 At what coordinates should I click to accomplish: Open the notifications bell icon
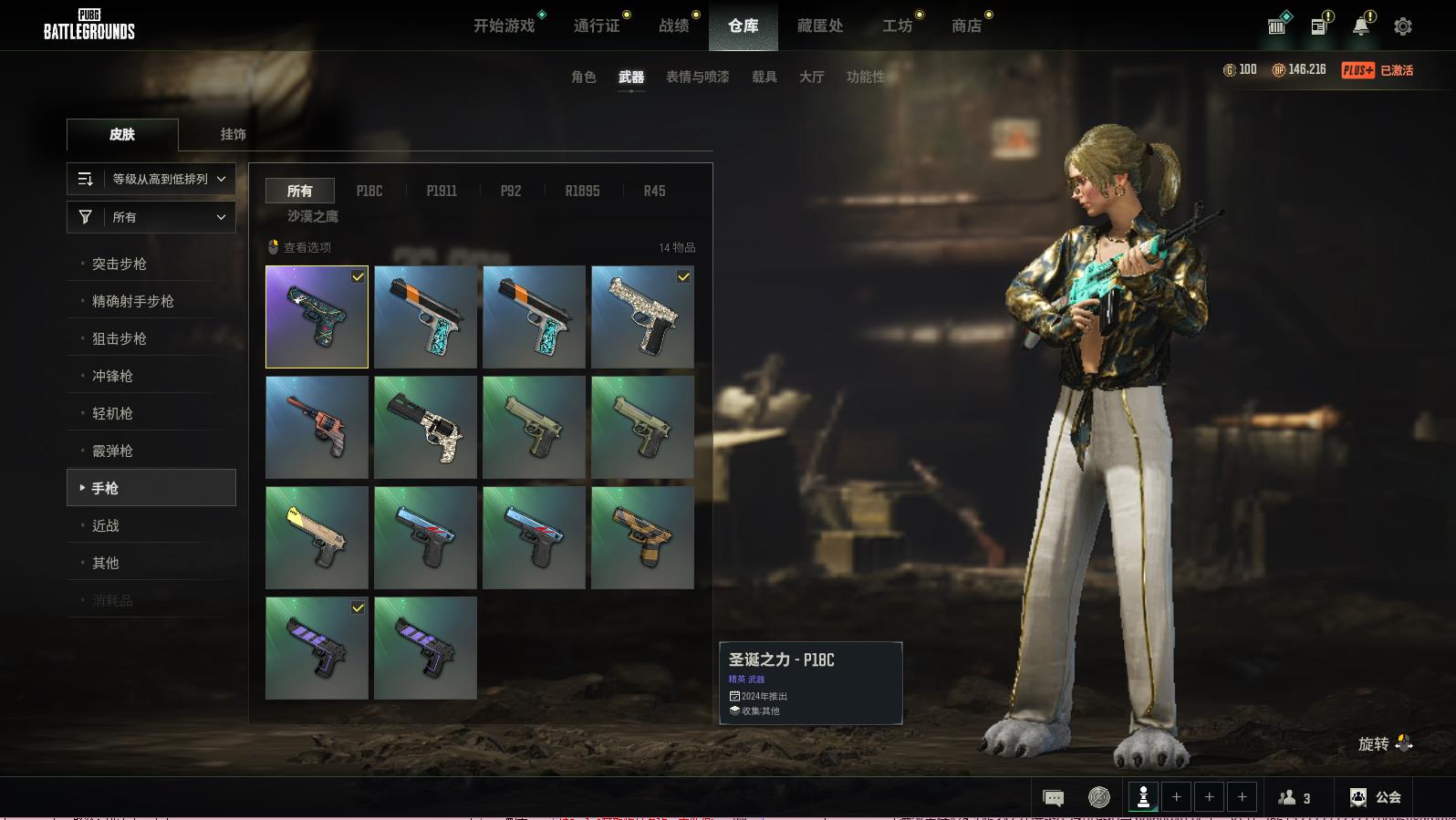pyautogui.click(x=1361, y=26)
